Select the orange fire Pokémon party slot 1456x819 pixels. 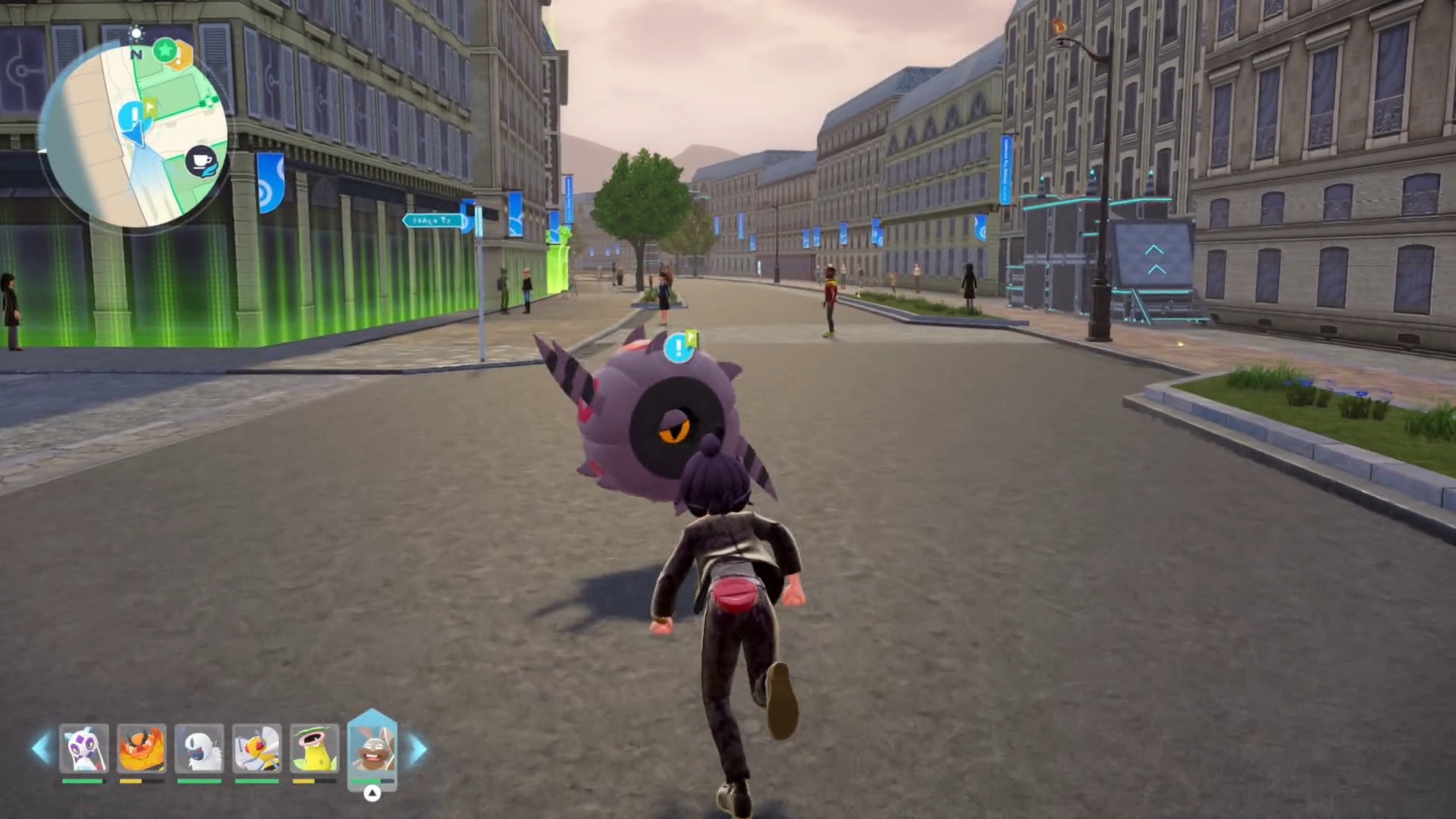[x=142, y=748]
